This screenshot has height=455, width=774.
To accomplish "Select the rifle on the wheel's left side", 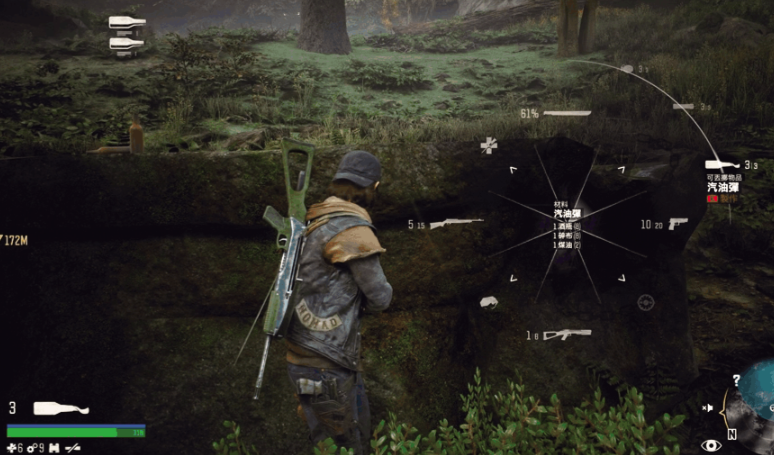I will pos(456,223).
